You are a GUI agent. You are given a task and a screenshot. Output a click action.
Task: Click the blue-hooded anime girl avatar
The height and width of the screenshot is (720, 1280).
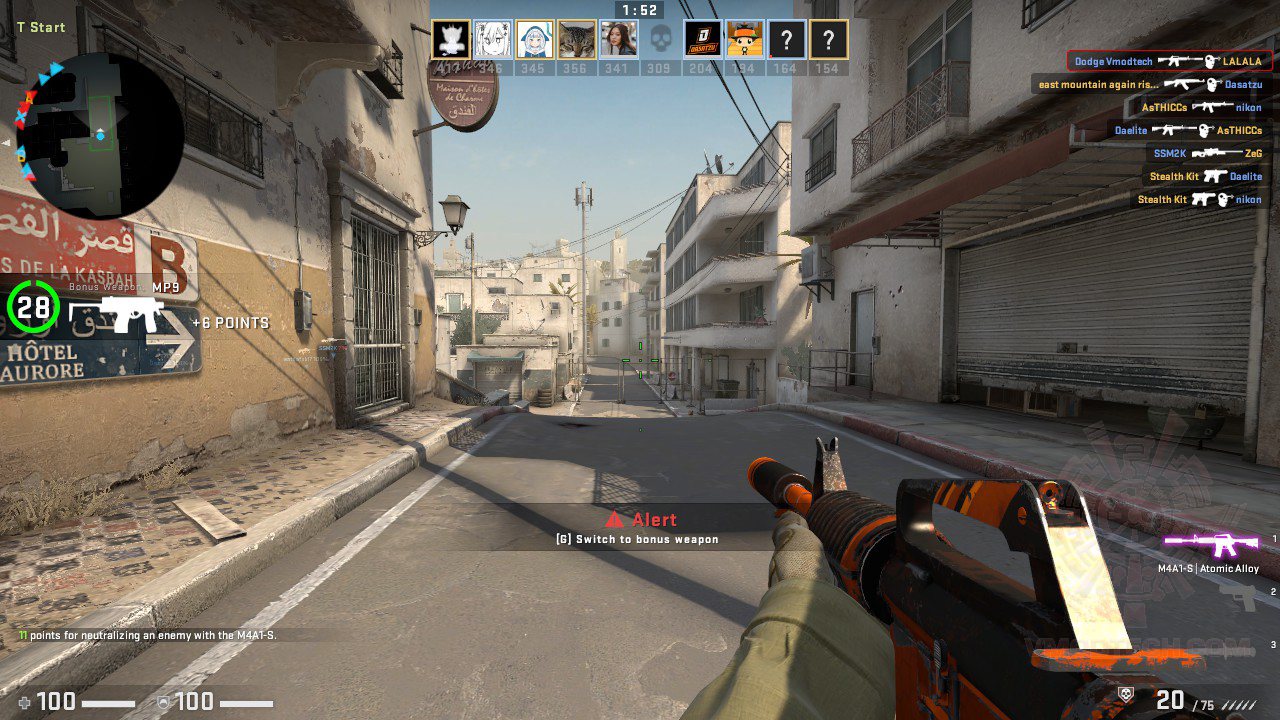click(x=535, y=40)
